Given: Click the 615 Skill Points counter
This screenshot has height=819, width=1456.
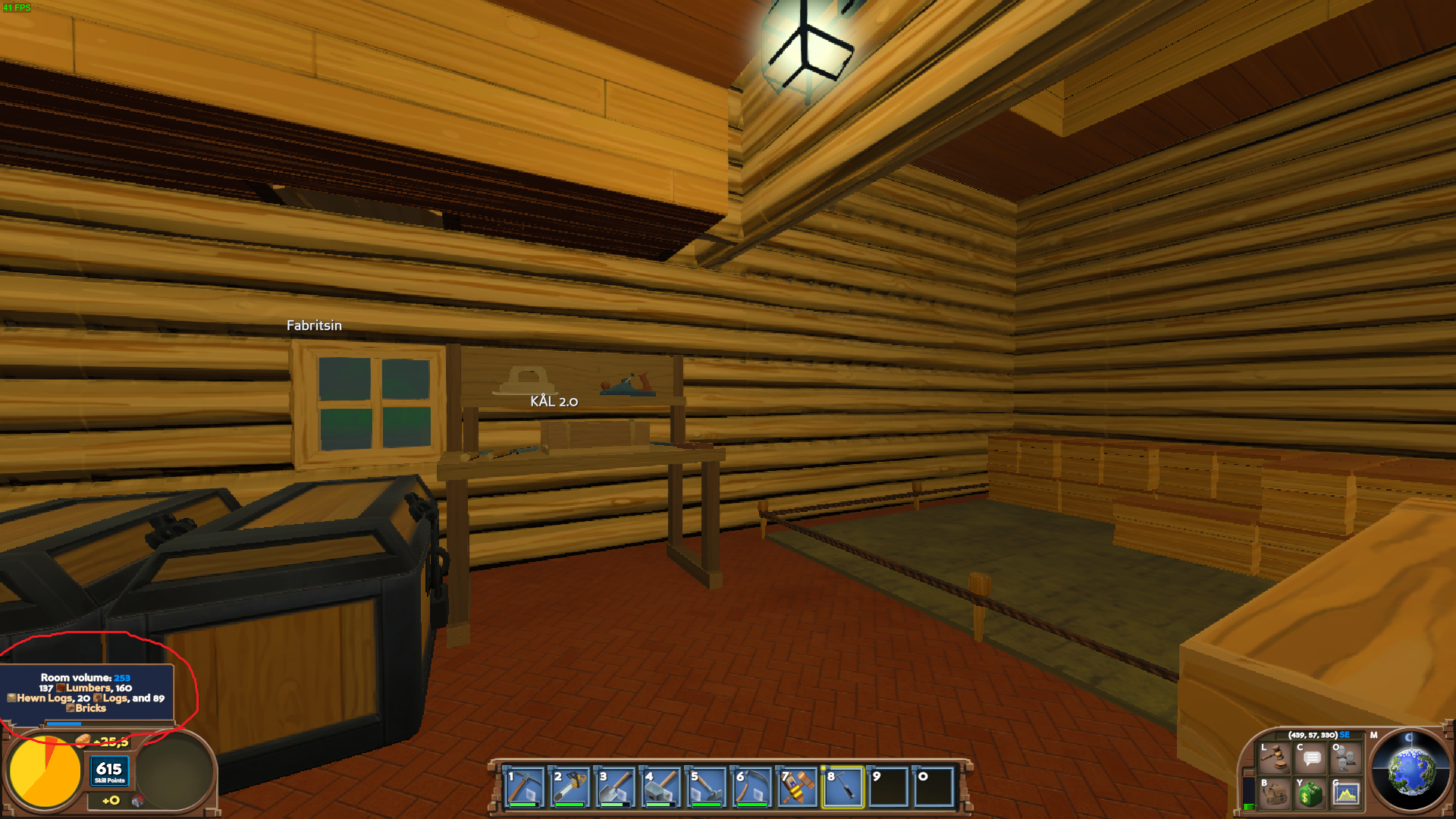Looking at the screenshot, I should click(x=108, y=773).
